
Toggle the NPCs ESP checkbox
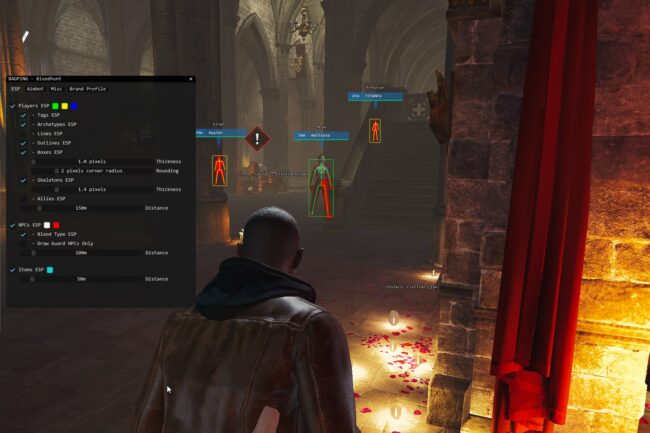[12, 225]
